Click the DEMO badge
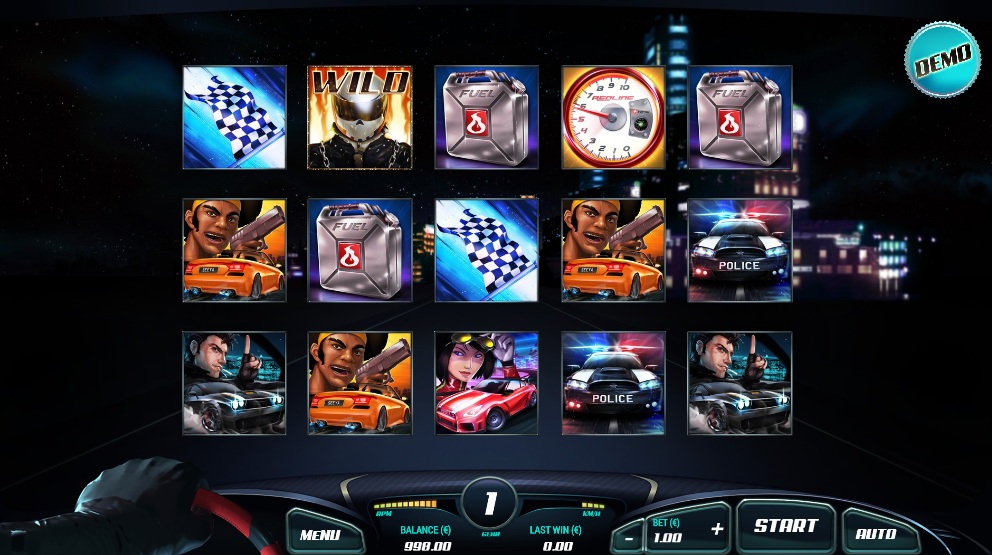 (941, 59)
